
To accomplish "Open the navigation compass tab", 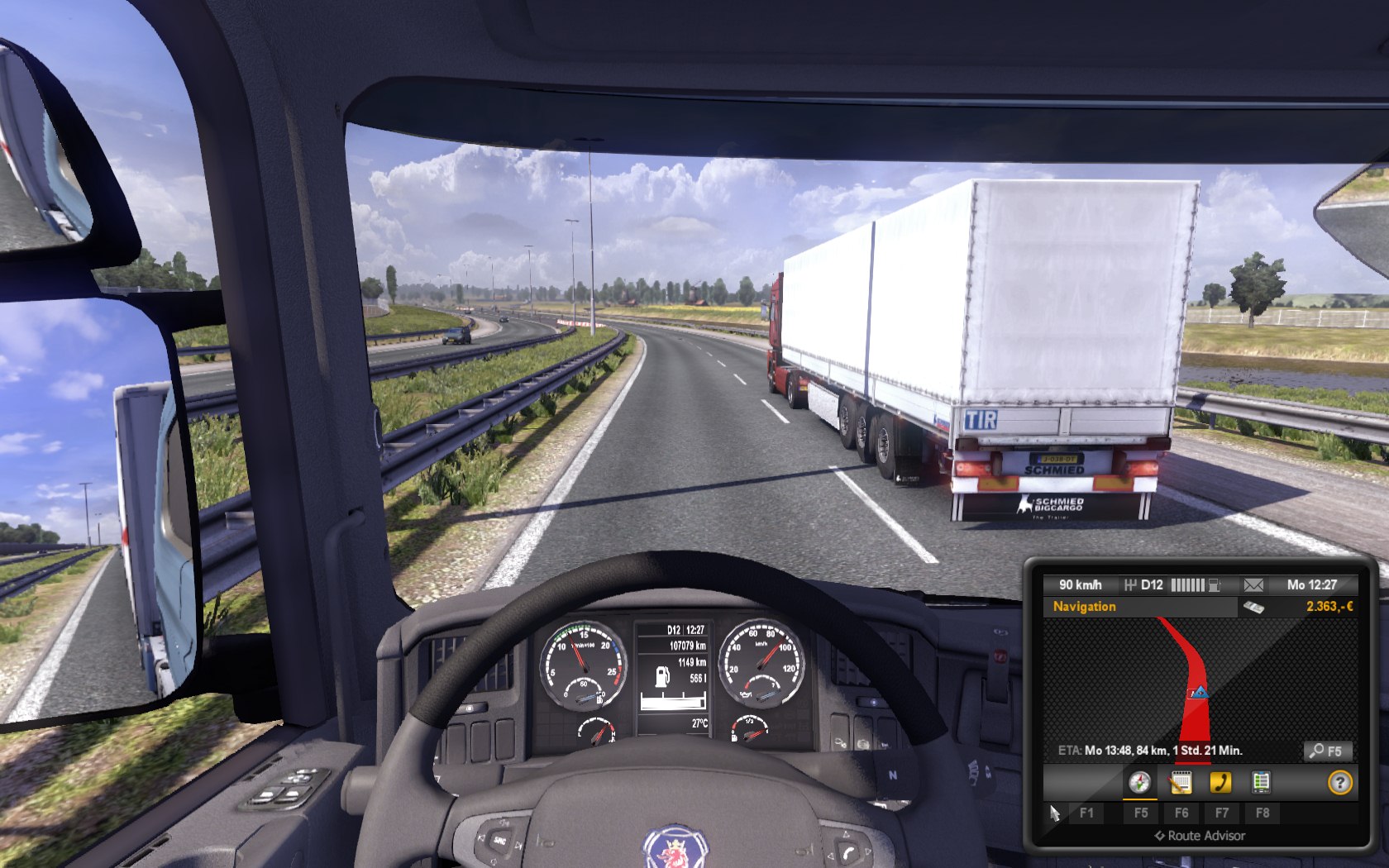I will (1139, 782).
